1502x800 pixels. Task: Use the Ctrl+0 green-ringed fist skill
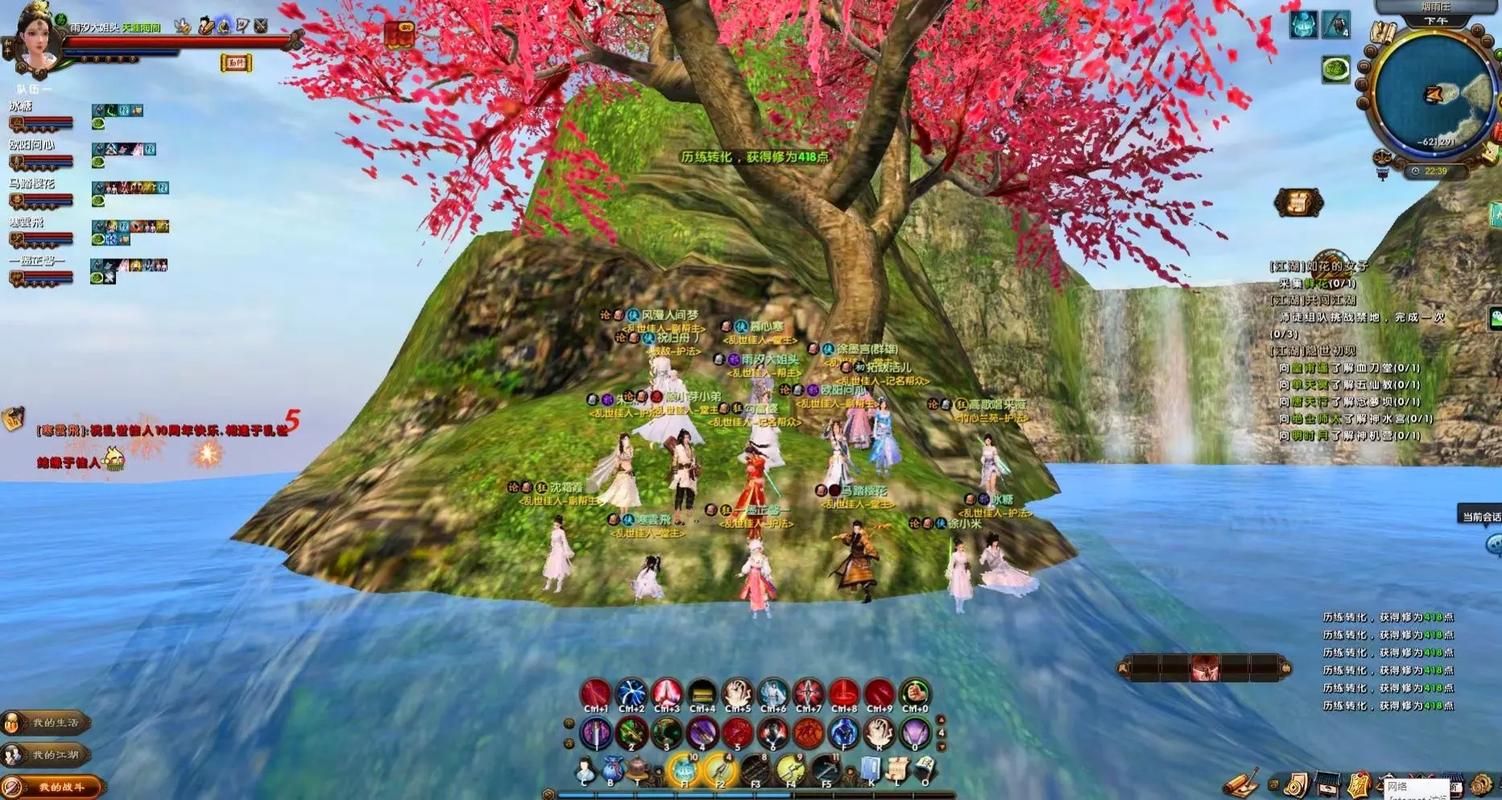(x=914, y=693)
